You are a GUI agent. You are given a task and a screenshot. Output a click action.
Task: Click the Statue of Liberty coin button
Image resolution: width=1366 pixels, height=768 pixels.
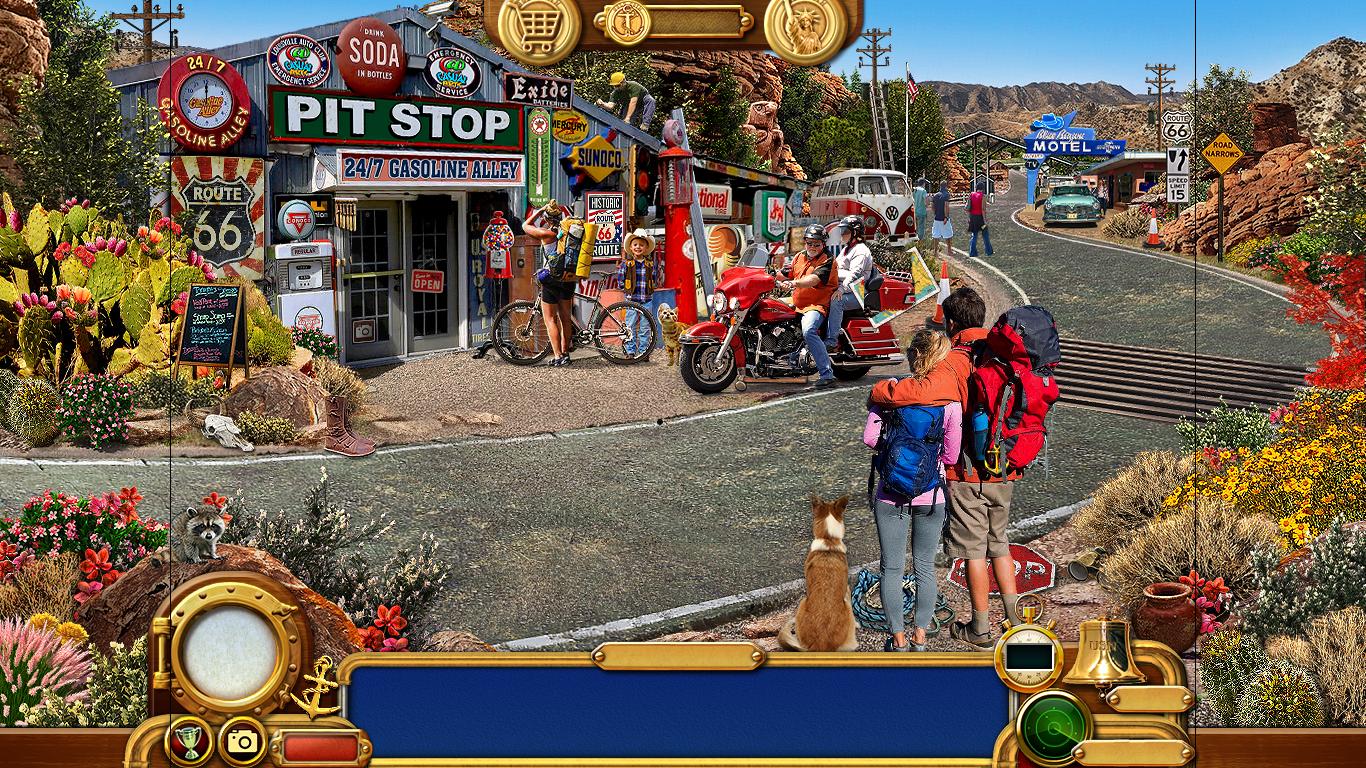(805, 27)
